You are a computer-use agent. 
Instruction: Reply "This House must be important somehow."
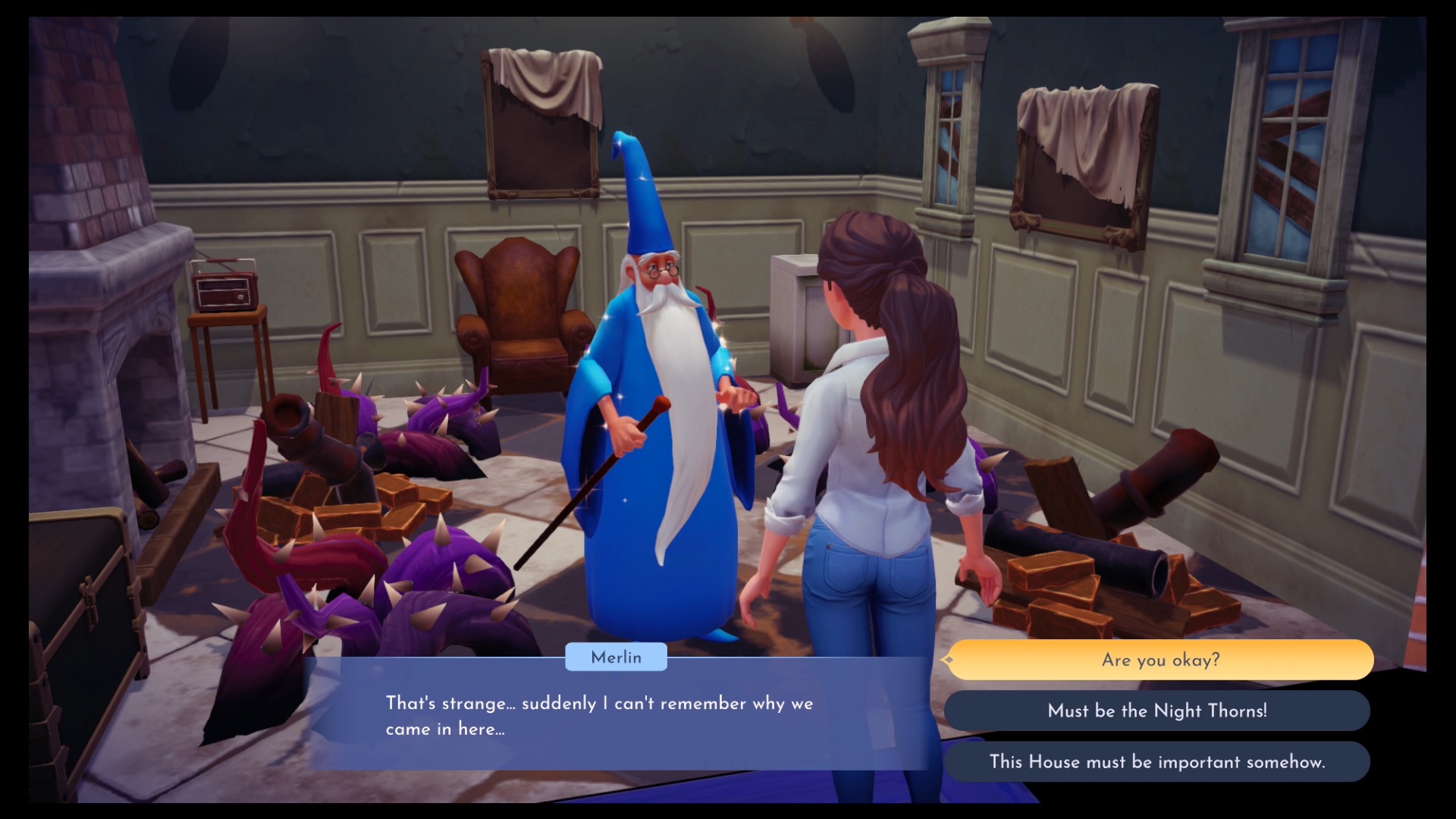1157,761
